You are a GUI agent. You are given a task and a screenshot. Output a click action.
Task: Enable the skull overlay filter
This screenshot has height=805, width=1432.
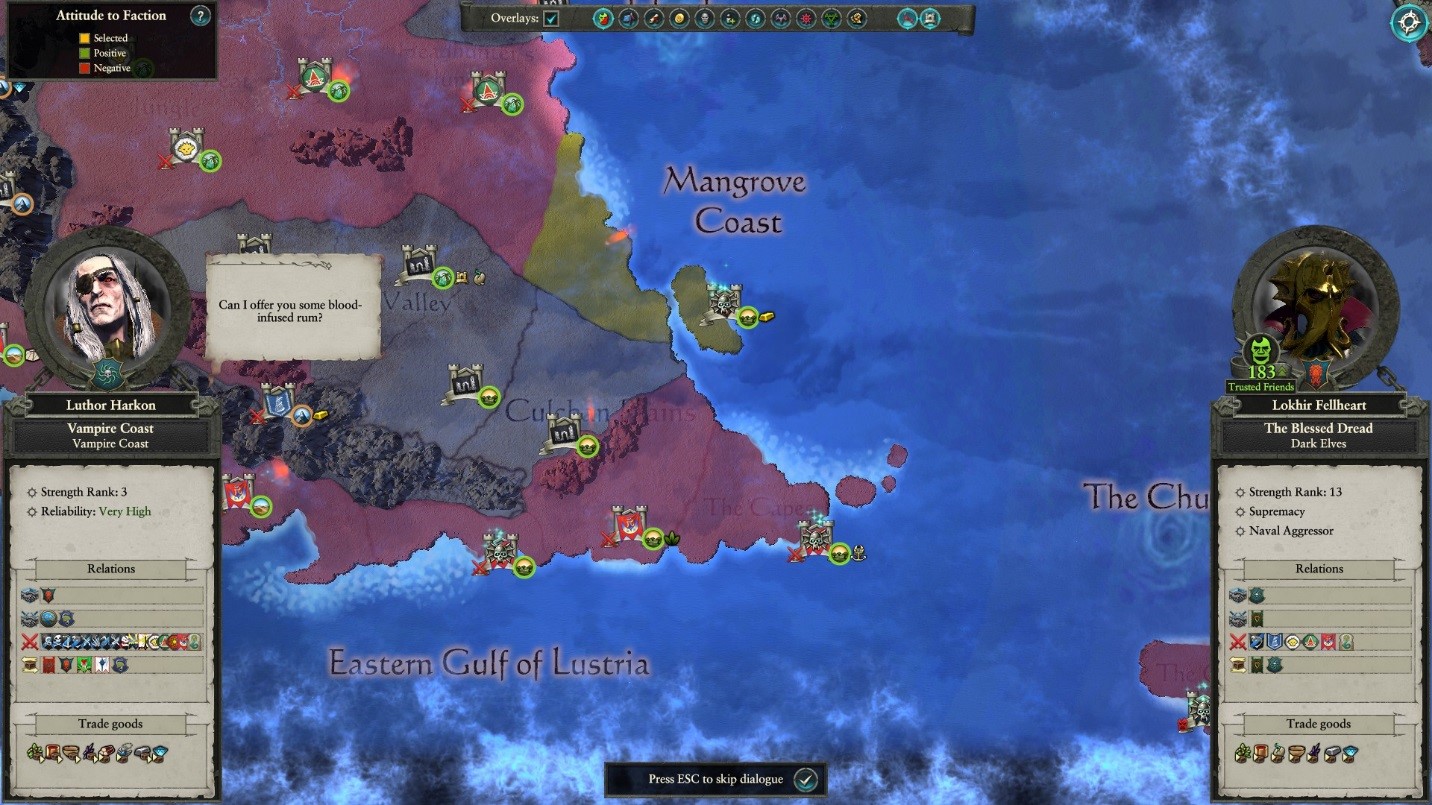(x=704, y=18)
